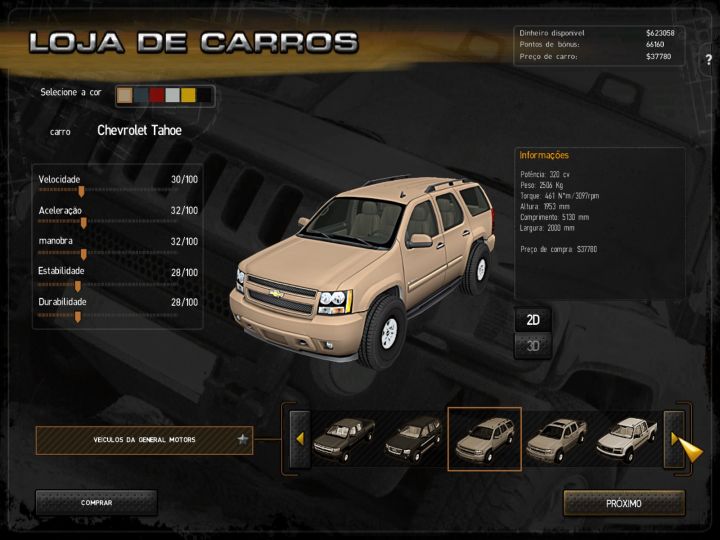Open the Veículos da General Motors category
This screenshot has width=720, height=540.
click(144, 439)
